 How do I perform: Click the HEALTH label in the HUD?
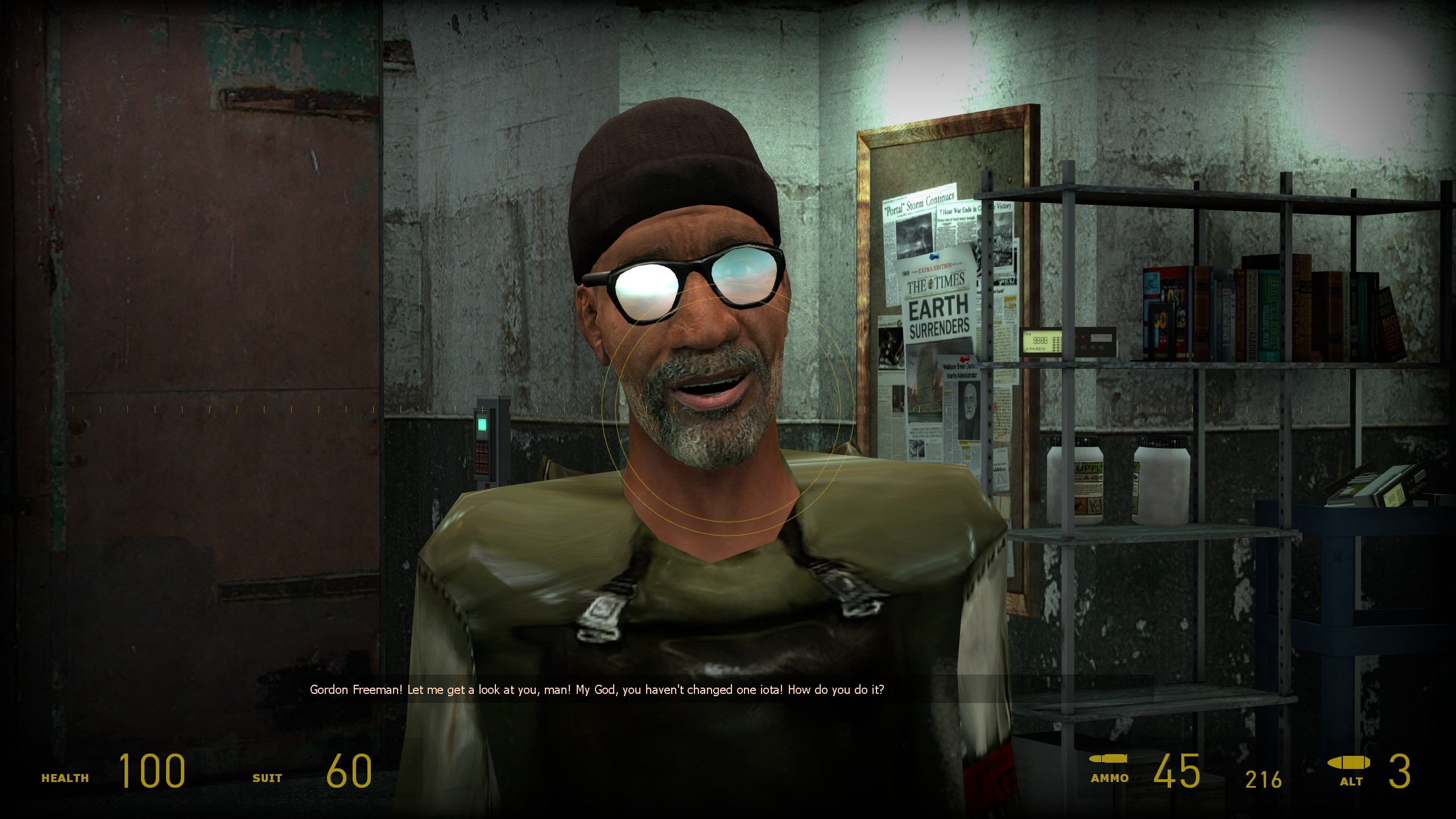64,777
